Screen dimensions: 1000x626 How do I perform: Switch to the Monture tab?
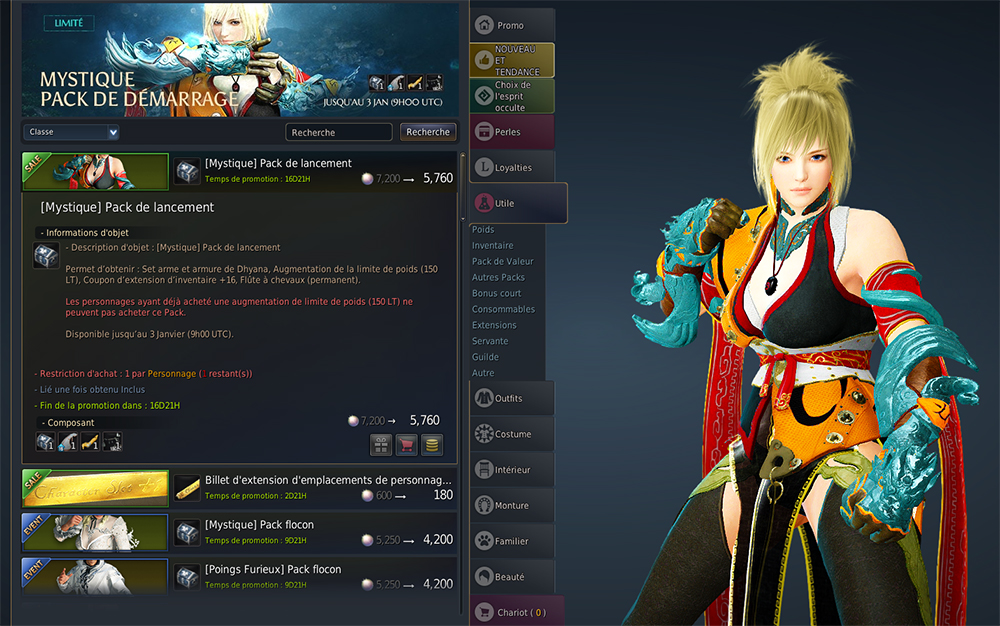[511, 506]
